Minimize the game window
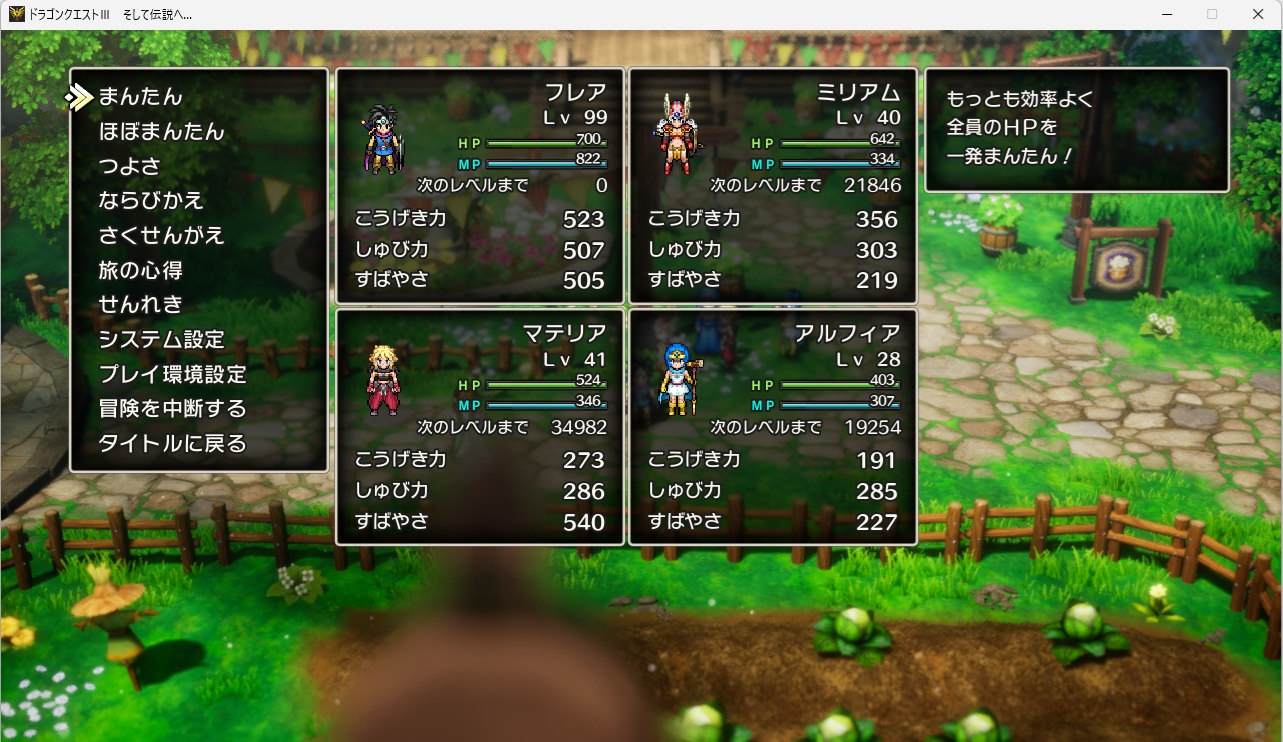Screen dimensions: 1283x742 (x=1166, y=14)
